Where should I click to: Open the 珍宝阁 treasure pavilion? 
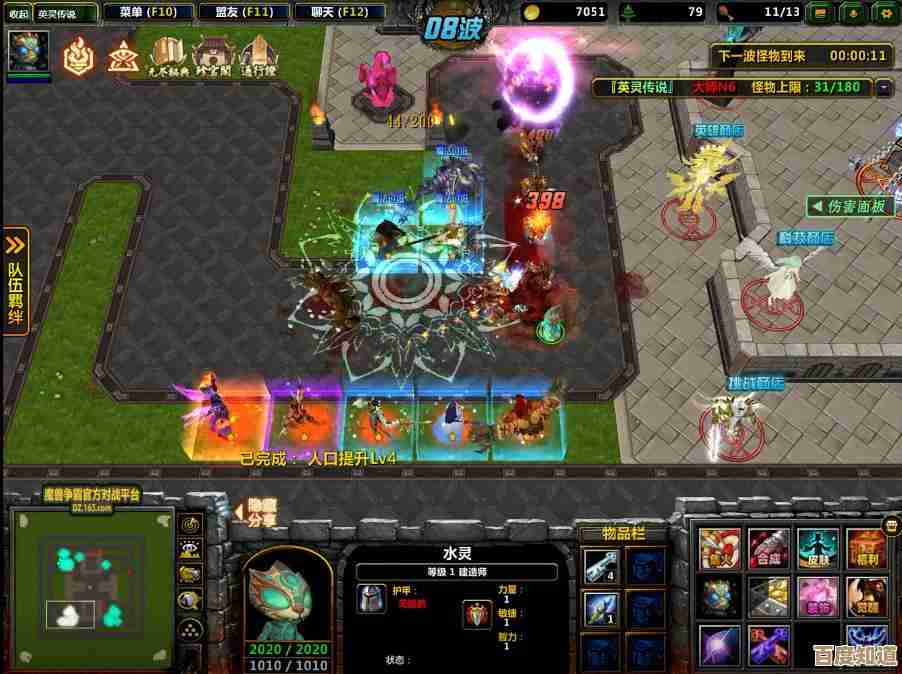pos(212,56)
